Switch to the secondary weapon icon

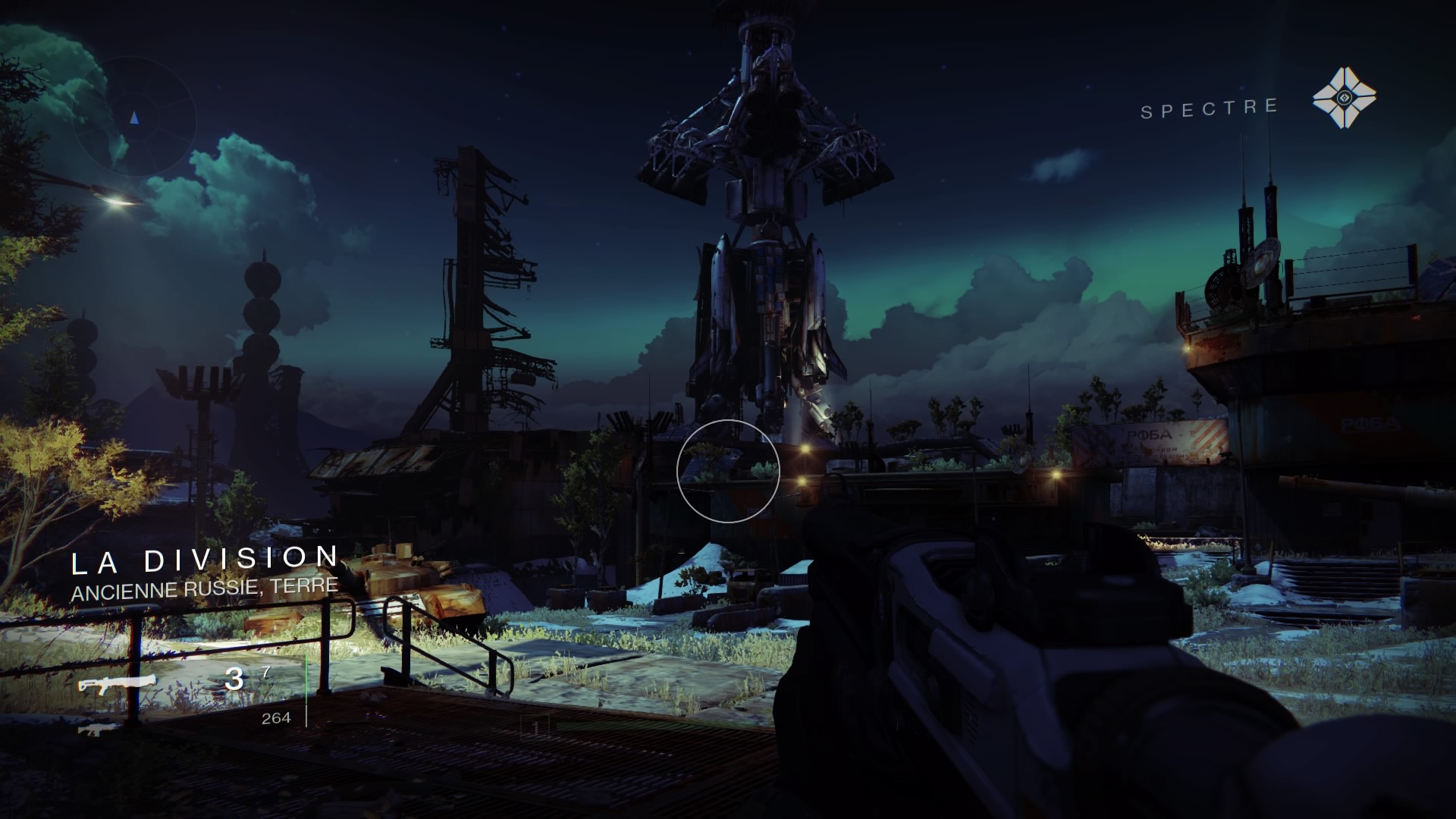(99, 730)
